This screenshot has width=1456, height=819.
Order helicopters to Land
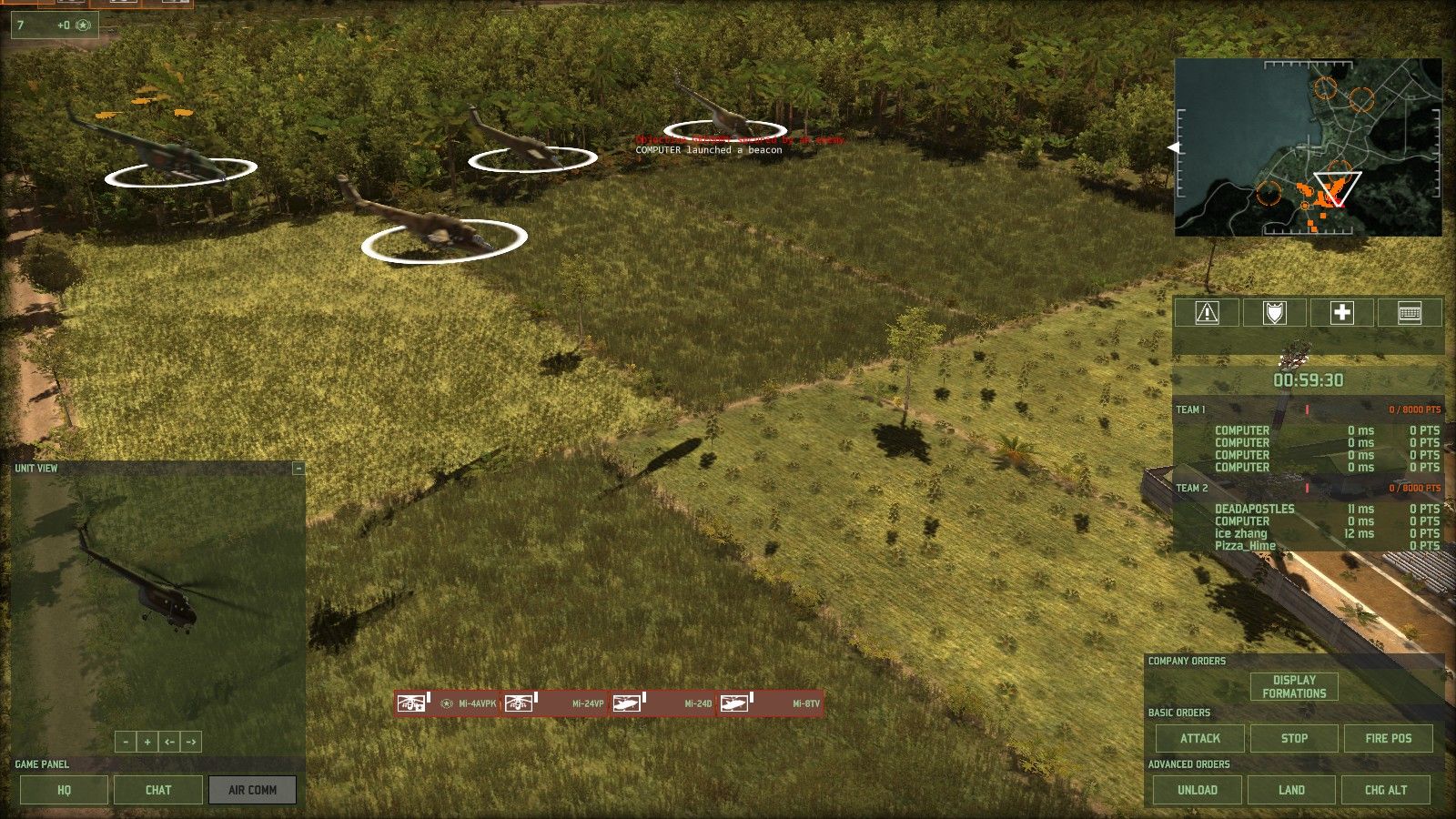pyautogui.click(x=1291, y=790)
